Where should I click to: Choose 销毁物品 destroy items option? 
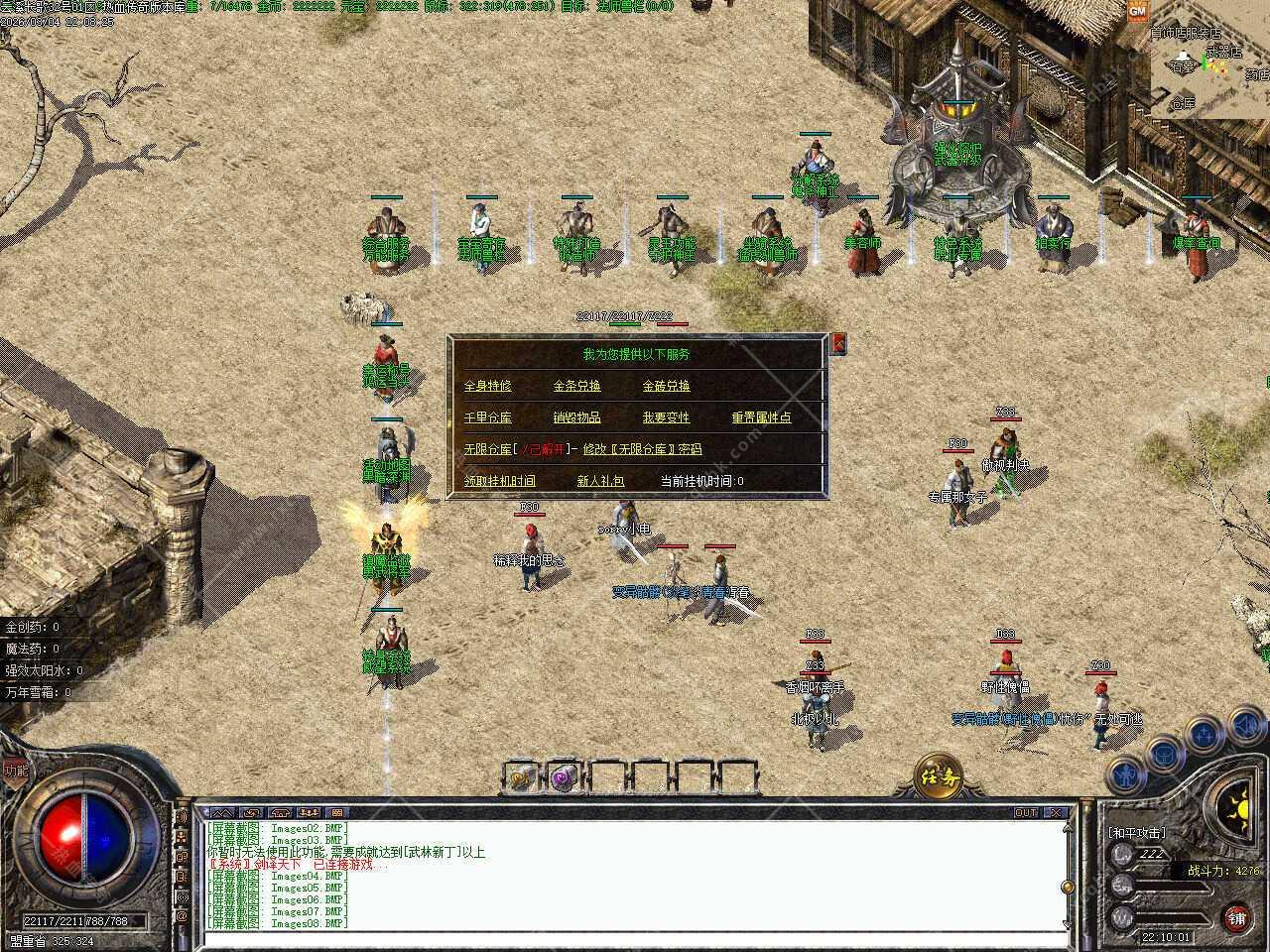tap(576, 417)
